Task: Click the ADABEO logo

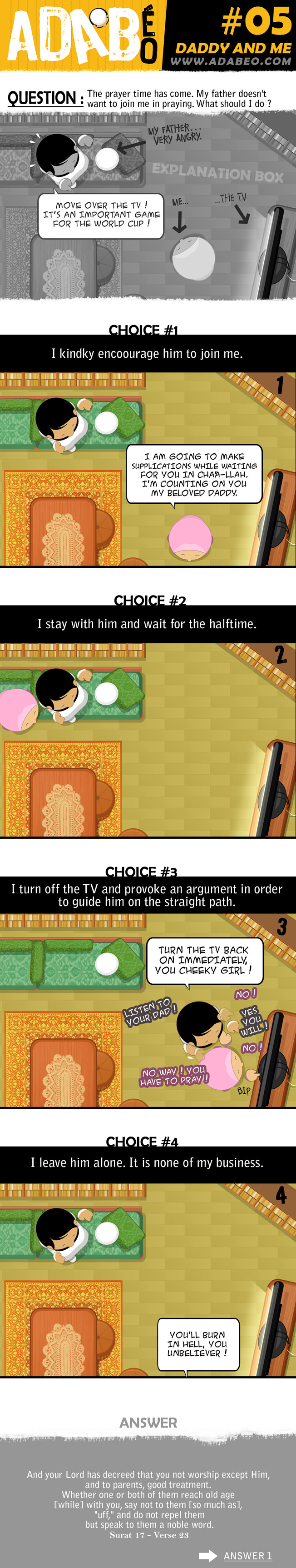Action: 82,35
